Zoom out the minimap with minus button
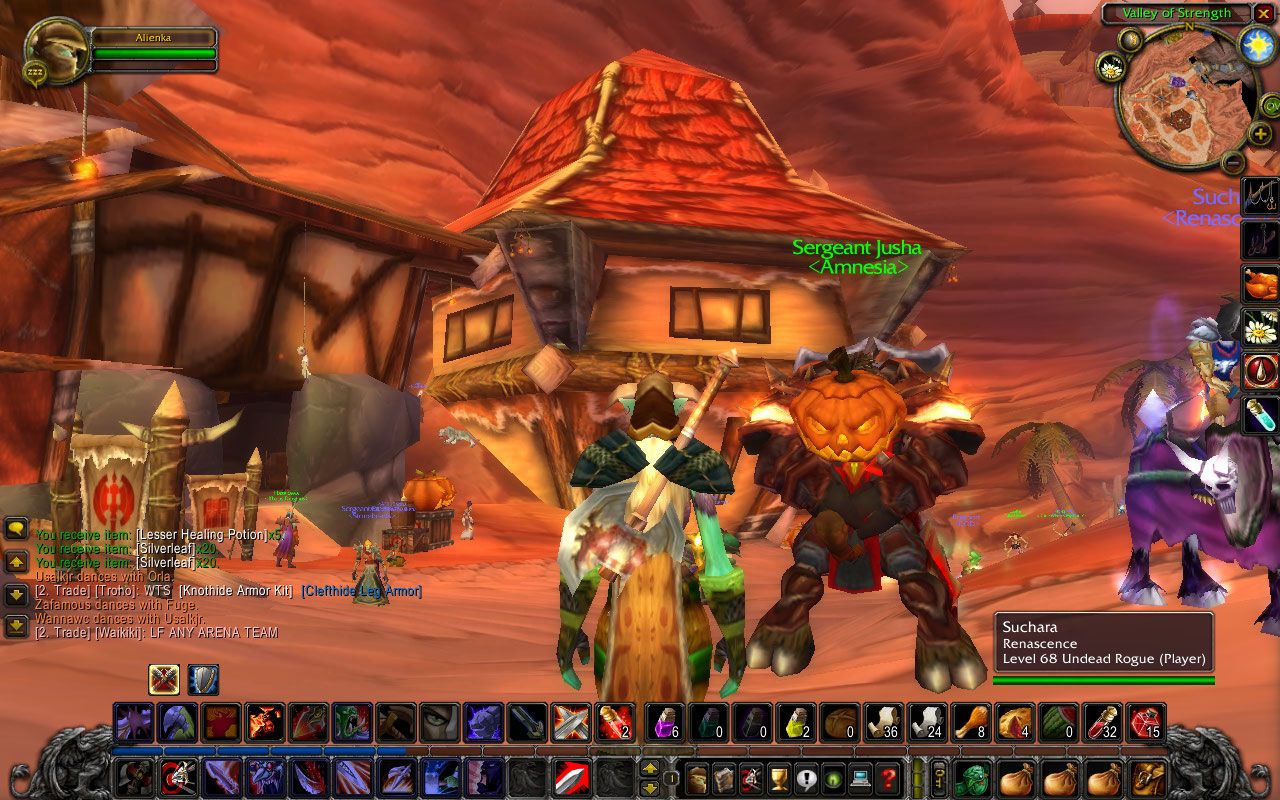The height and width of the screenshot is (800, 1280). point(1233,161)
